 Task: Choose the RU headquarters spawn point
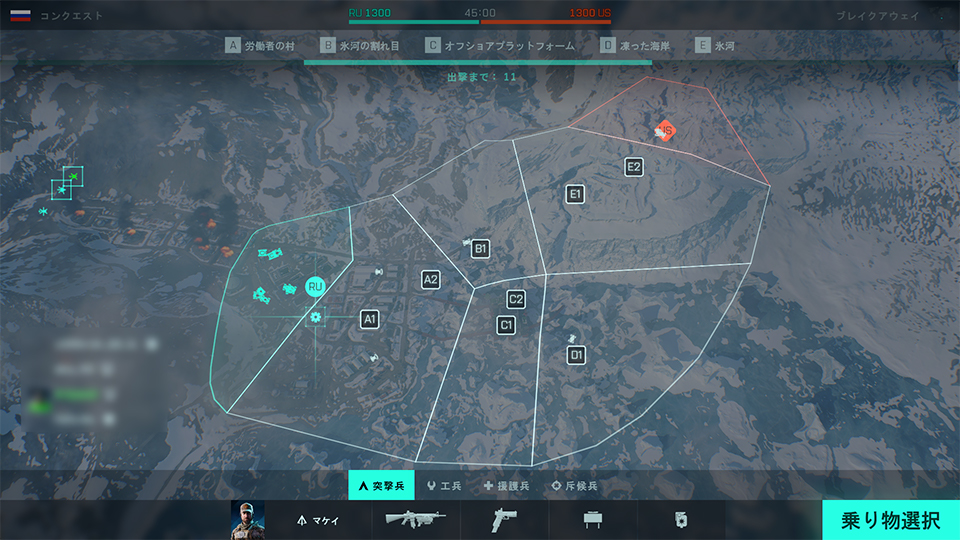[x=316, y=287]
